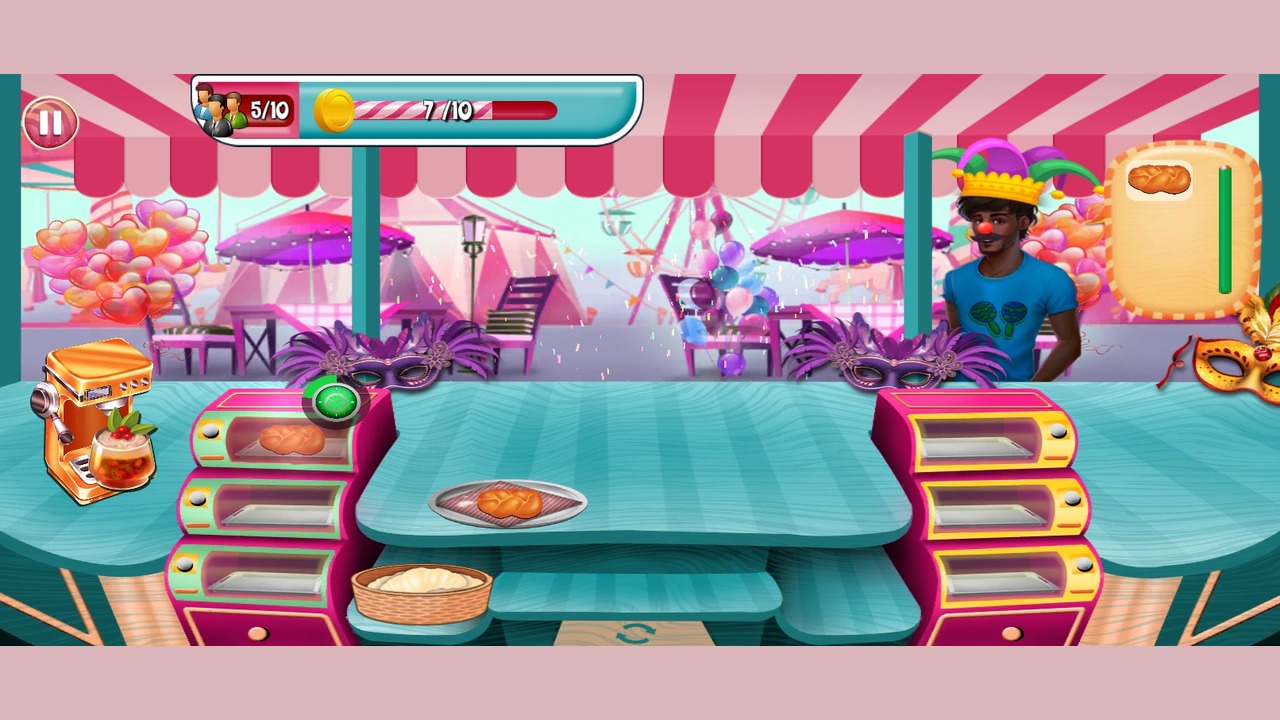Select the bread icon in the order bubble
1280x720 pixels.
[x=1158, y=180]
